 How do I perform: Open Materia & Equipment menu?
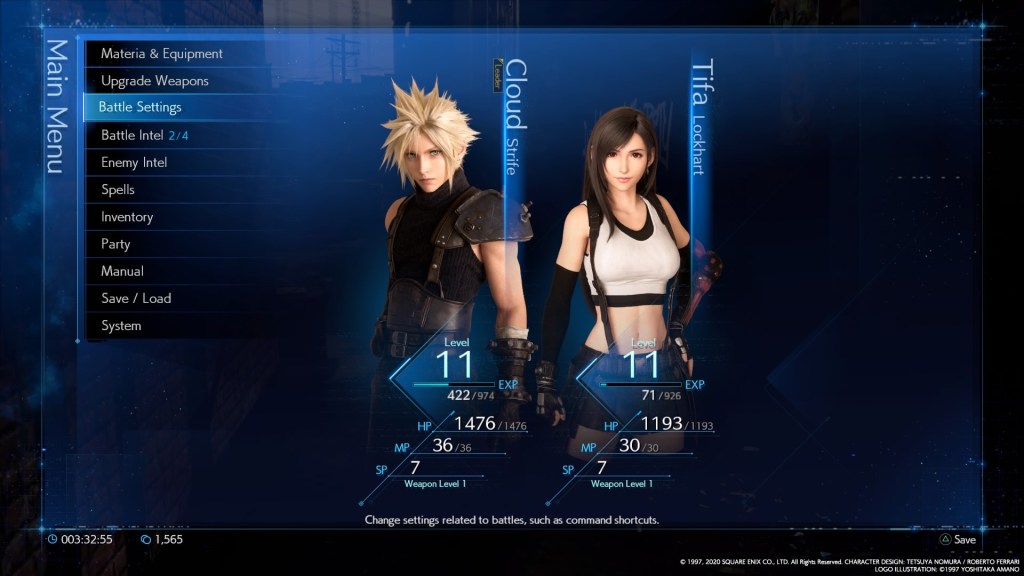[161, 53]
